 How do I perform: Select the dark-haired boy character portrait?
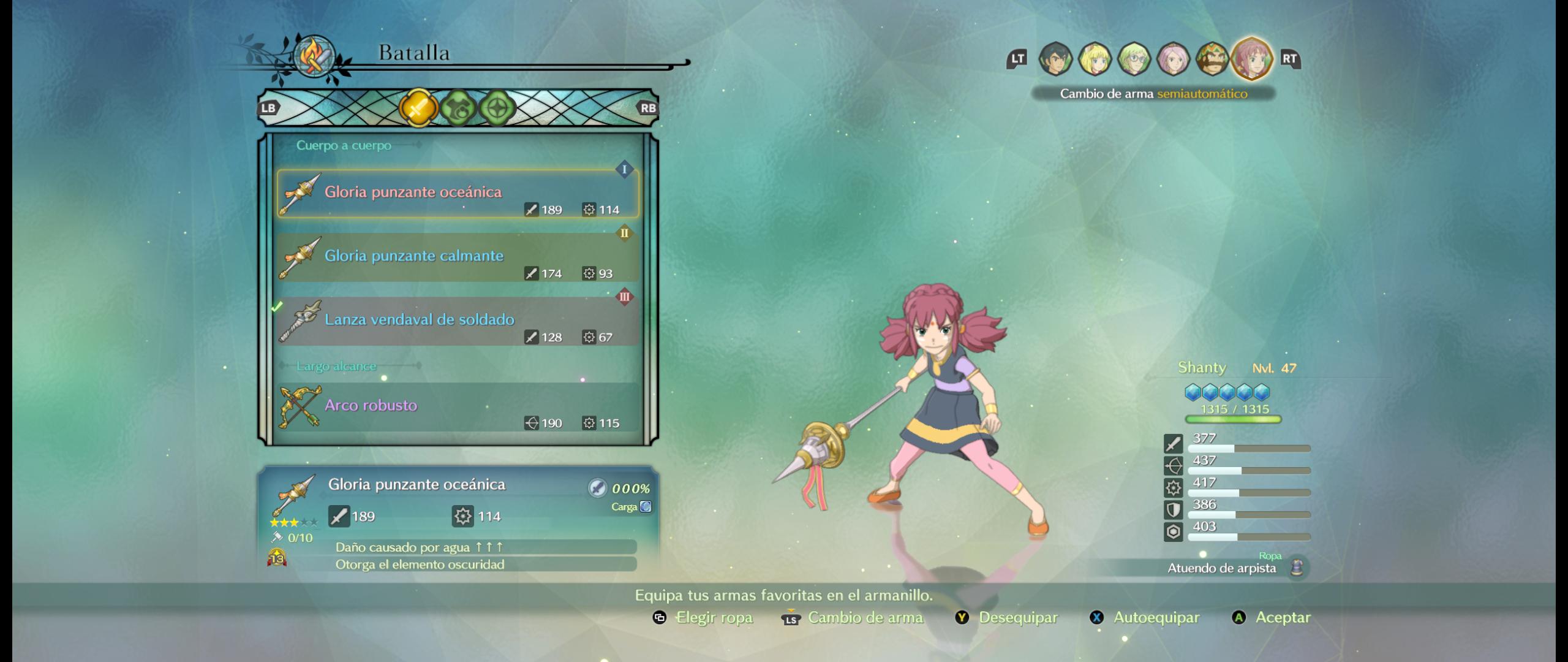tap(1055, 59)
